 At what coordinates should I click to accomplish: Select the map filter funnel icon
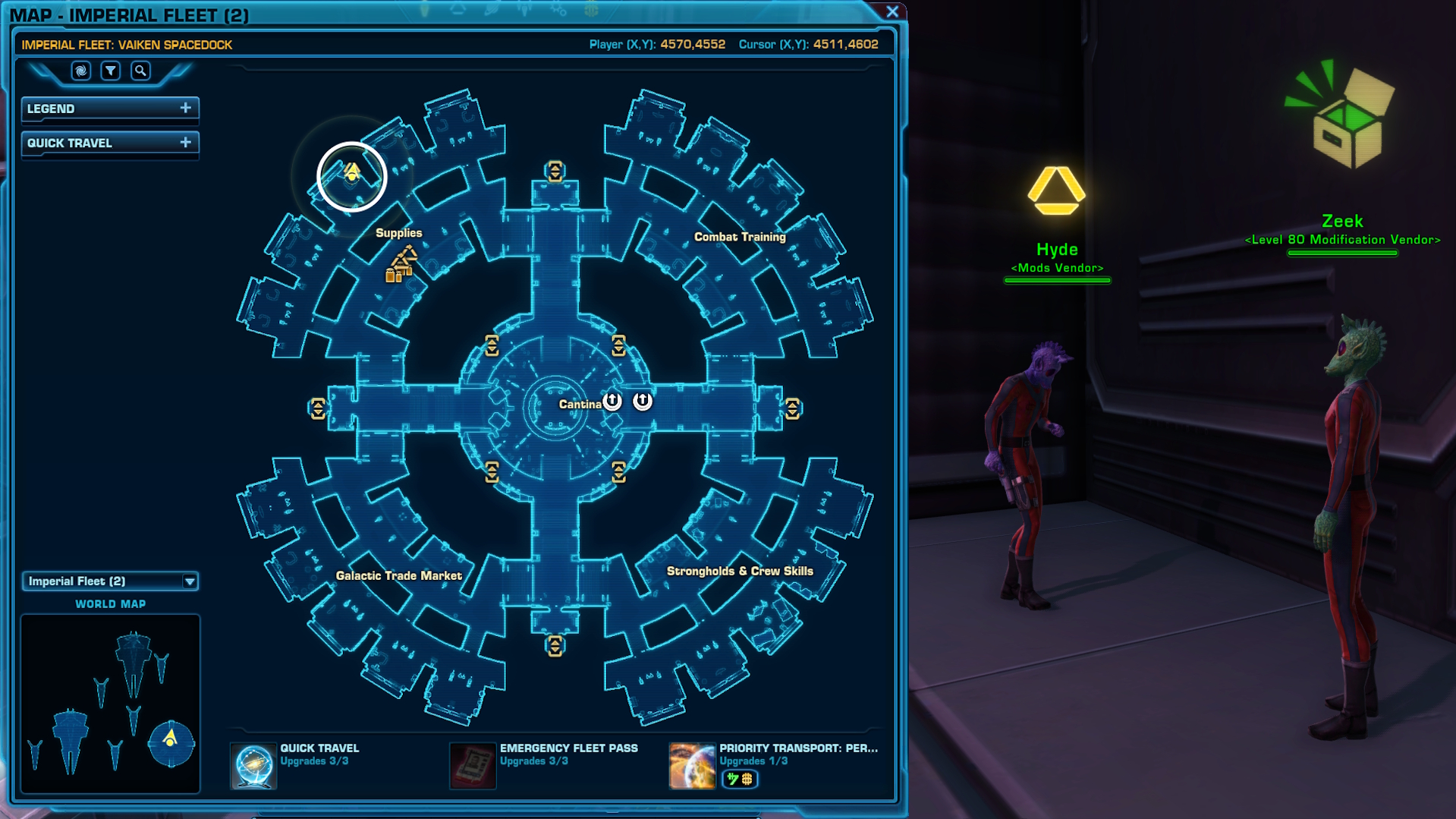(111, 71)
